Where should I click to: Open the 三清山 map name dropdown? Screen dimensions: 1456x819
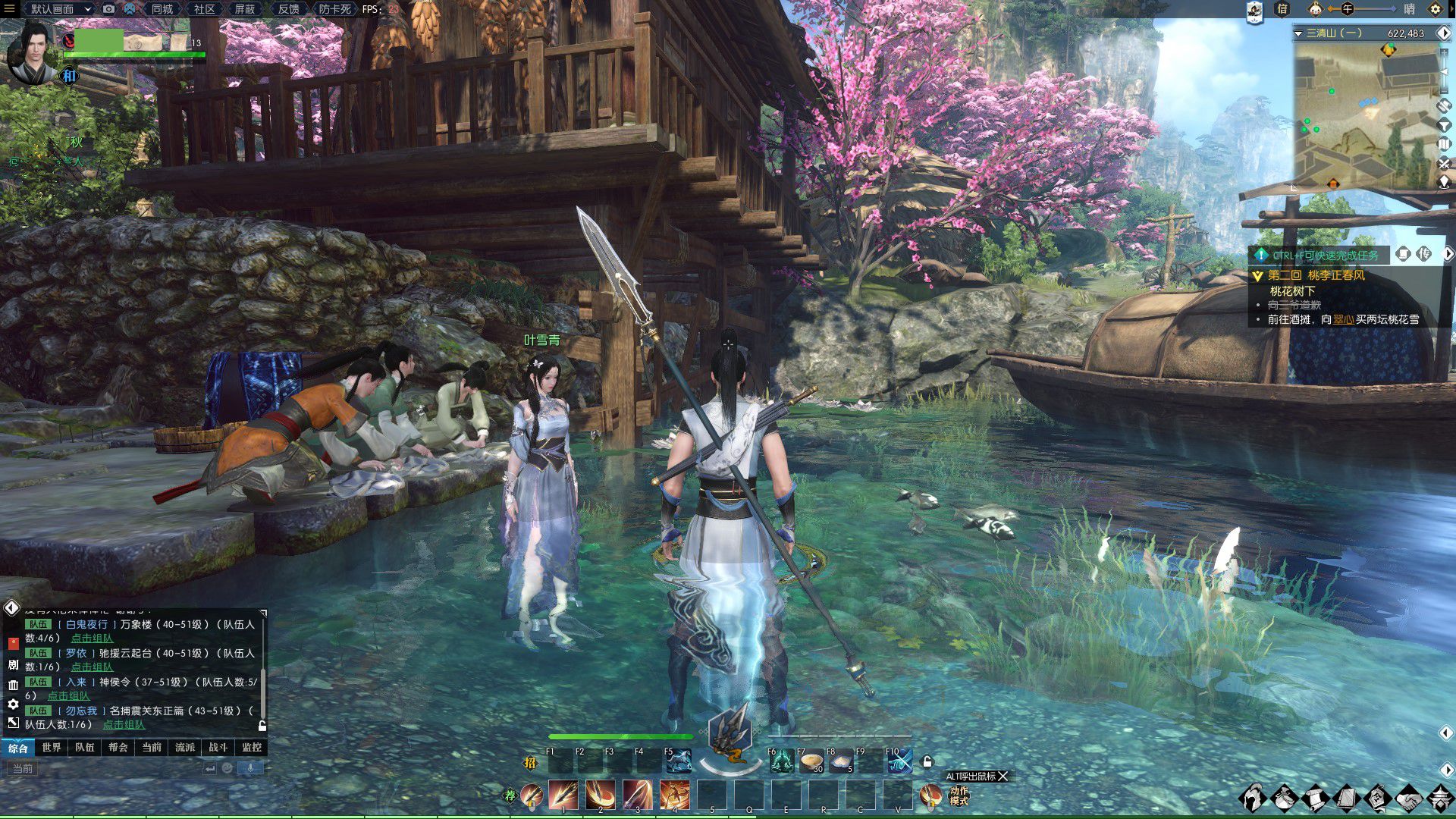click(x=1298, y=33)
